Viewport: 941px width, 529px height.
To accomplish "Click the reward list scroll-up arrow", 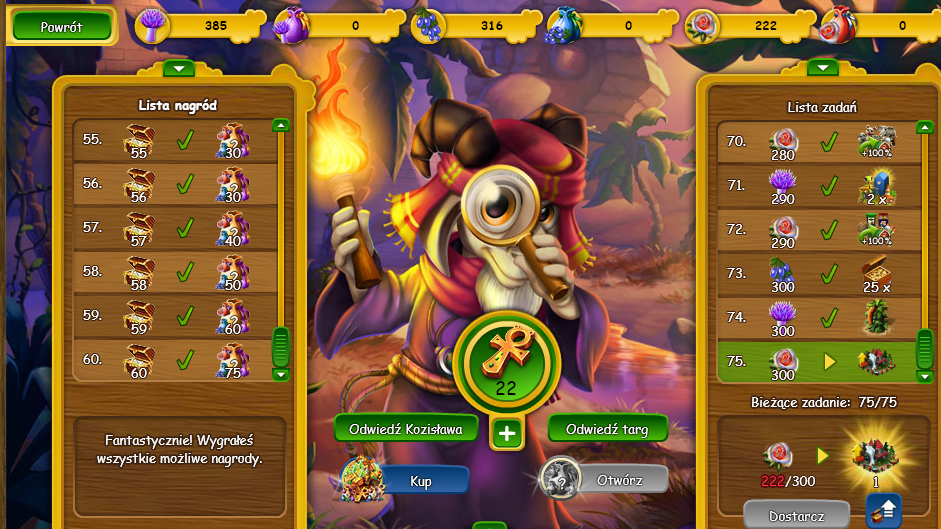I will pyautogui.click(x=281, y=126).
